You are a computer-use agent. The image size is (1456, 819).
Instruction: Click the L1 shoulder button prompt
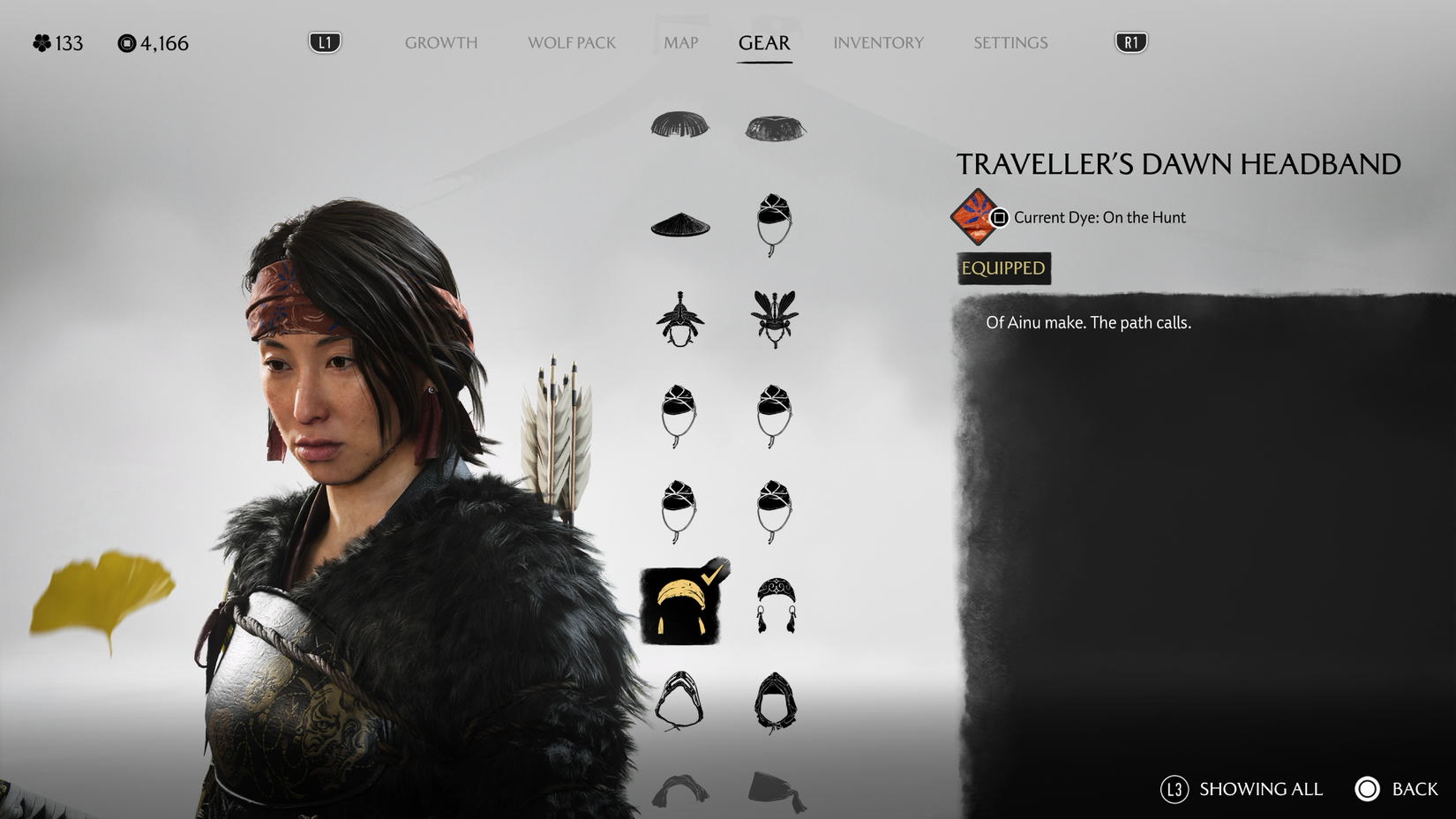(x=322, y=40)
